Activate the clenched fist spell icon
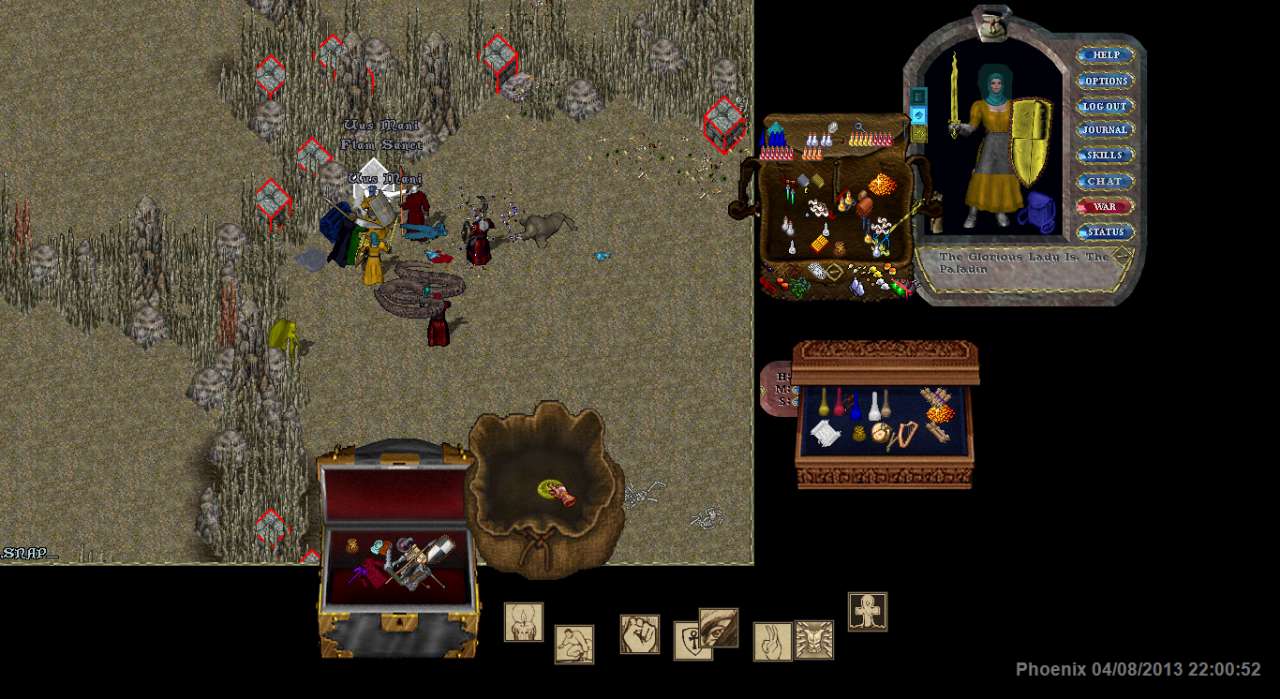Viewport: 1280px width, 699px height. point(639,634)
